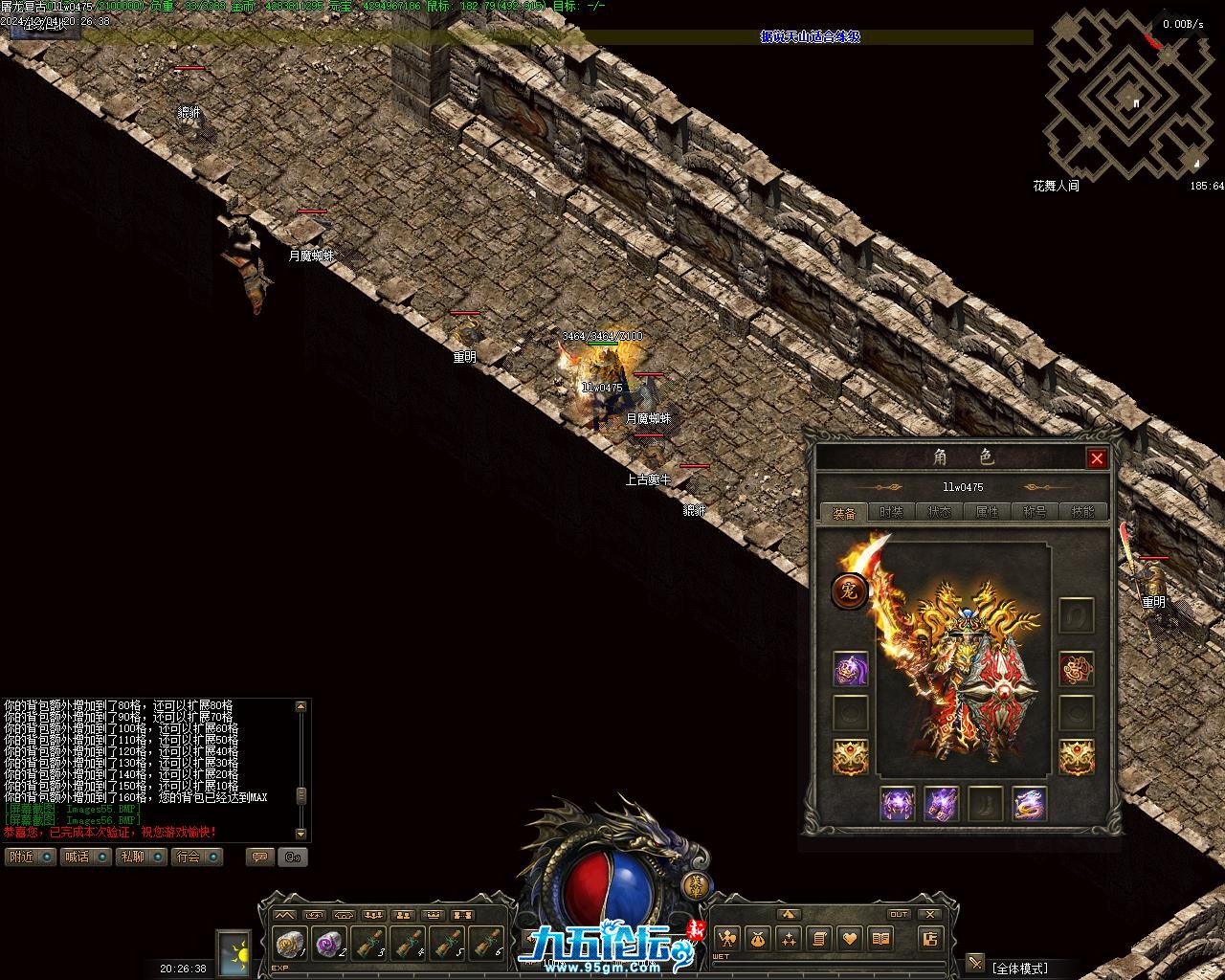The width and height of the screenshot is (1225, 980).
Task: Use the scroll in hotbar slot 1
Action: point(288,945)
